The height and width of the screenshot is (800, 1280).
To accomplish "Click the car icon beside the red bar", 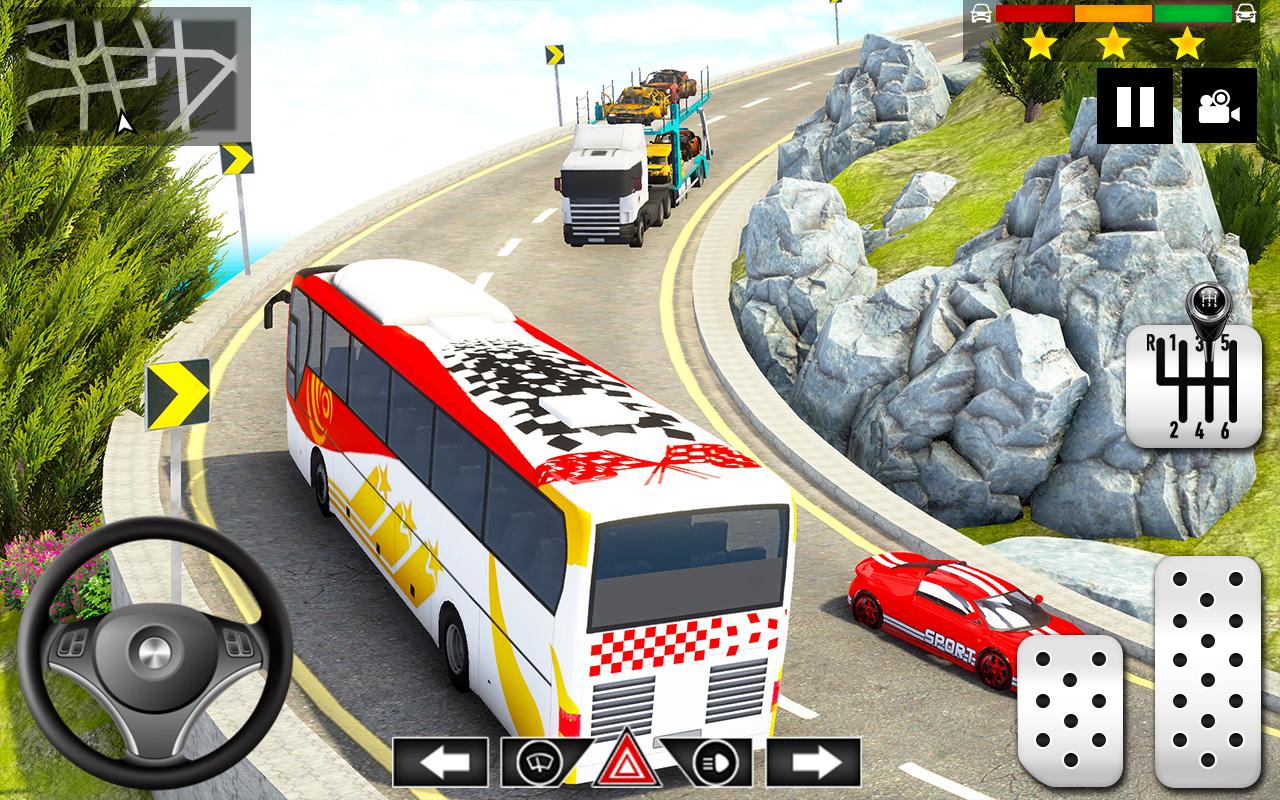I will pyautogui.click(x=980, y=14).
